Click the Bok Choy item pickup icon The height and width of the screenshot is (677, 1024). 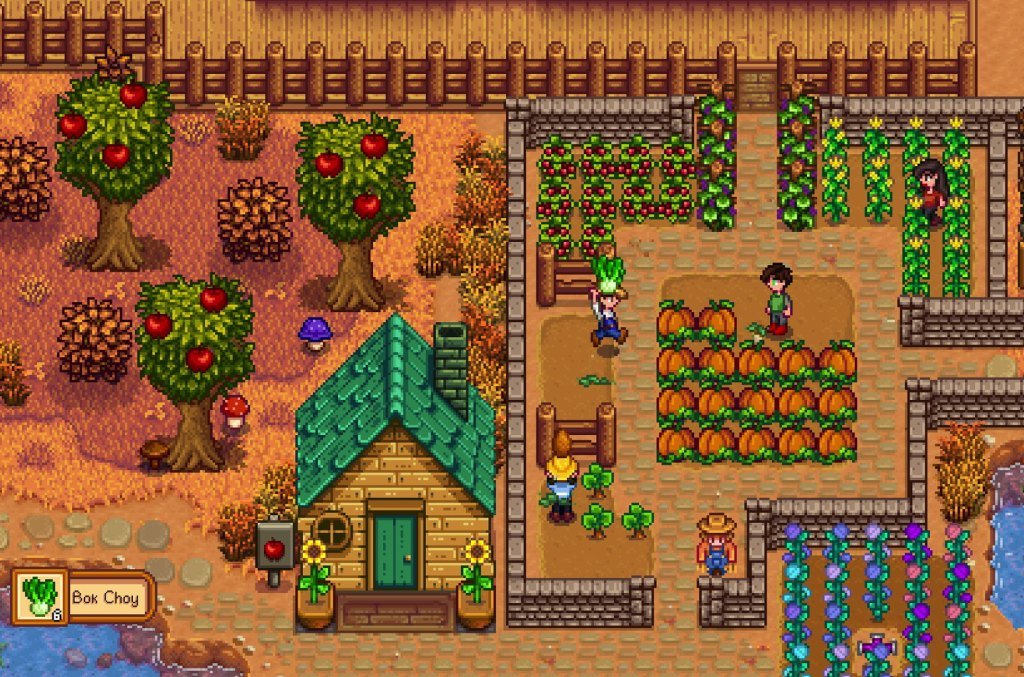[x=39, y=597]
